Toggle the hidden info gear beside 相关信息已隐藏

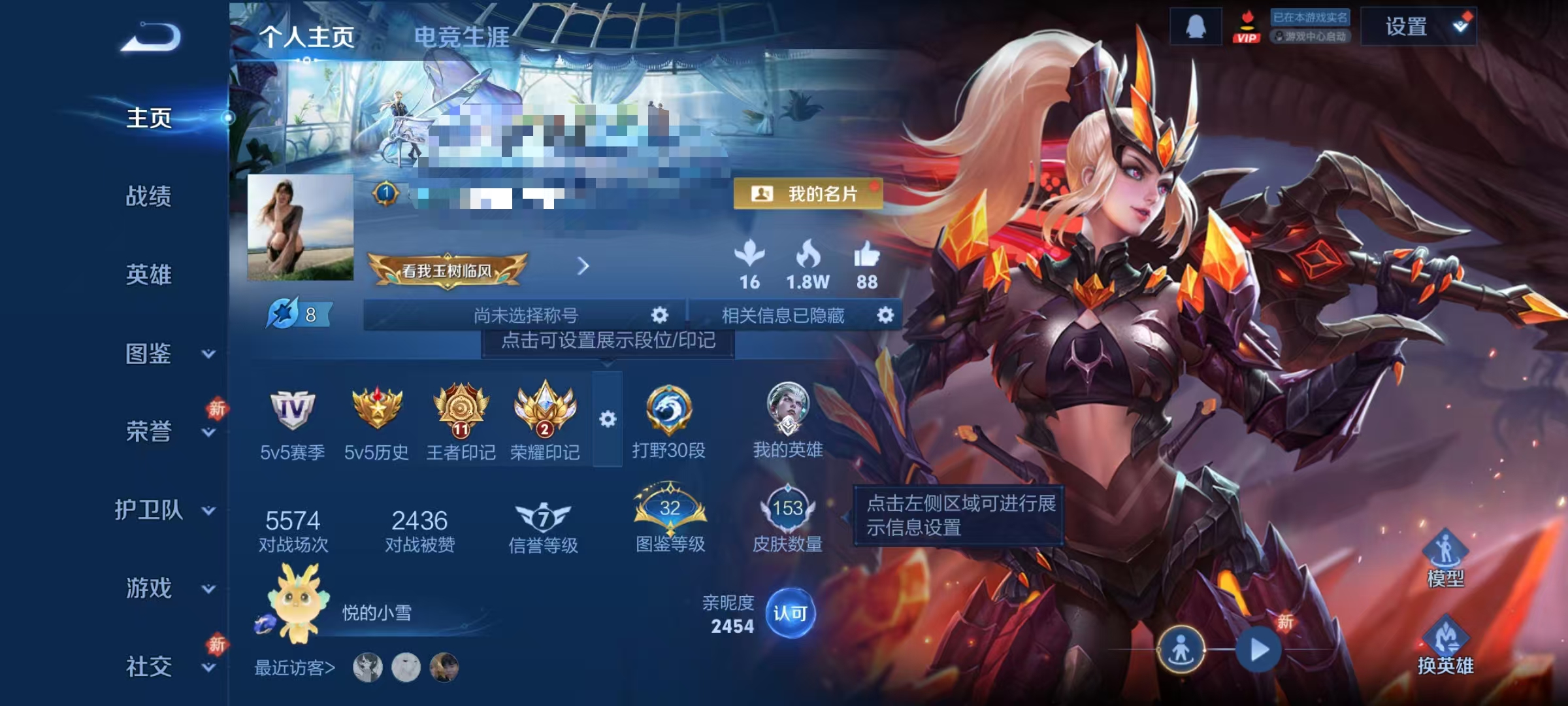point(885,315)
